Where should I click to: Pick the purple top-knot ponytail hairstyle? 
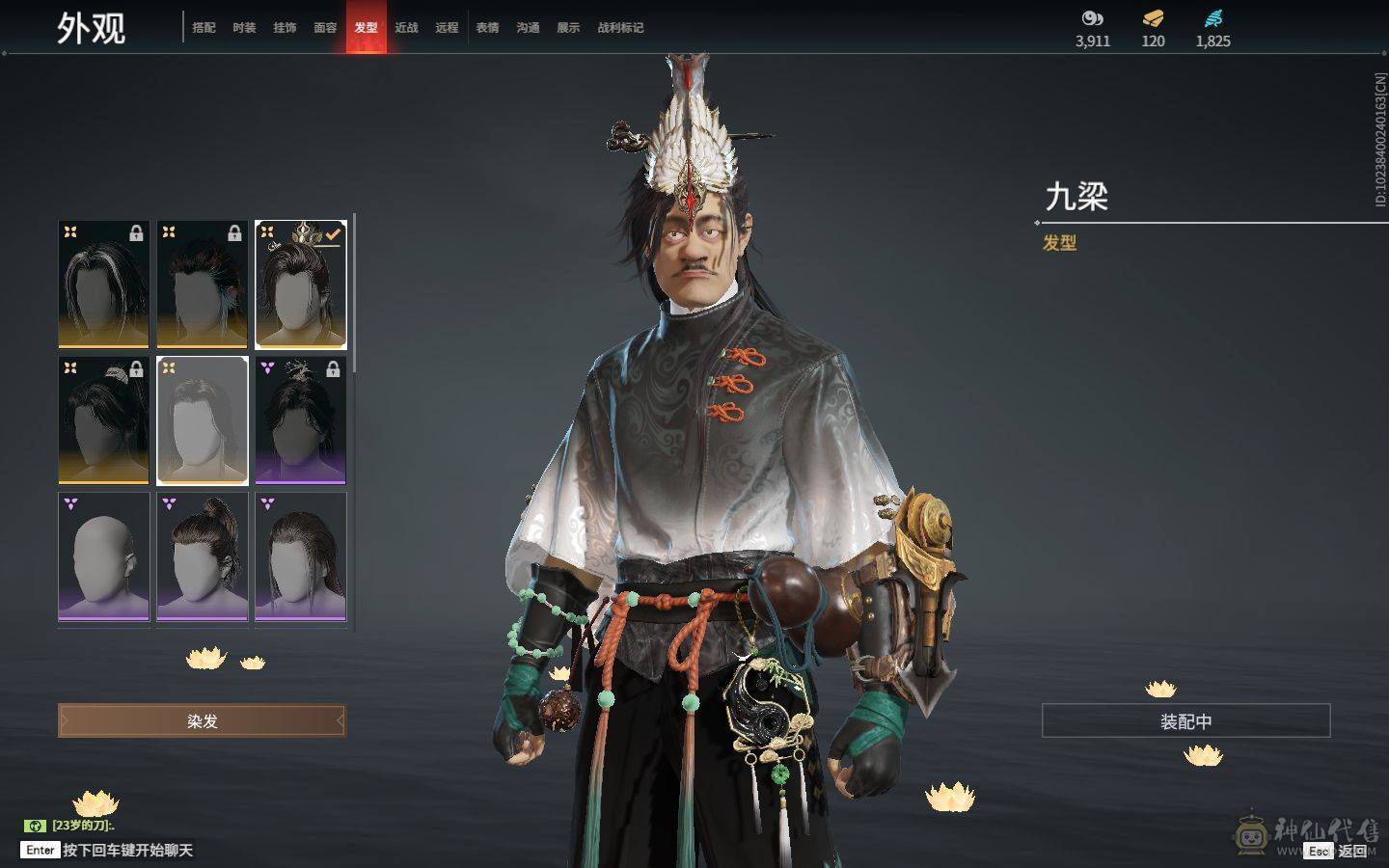(203, 556)
